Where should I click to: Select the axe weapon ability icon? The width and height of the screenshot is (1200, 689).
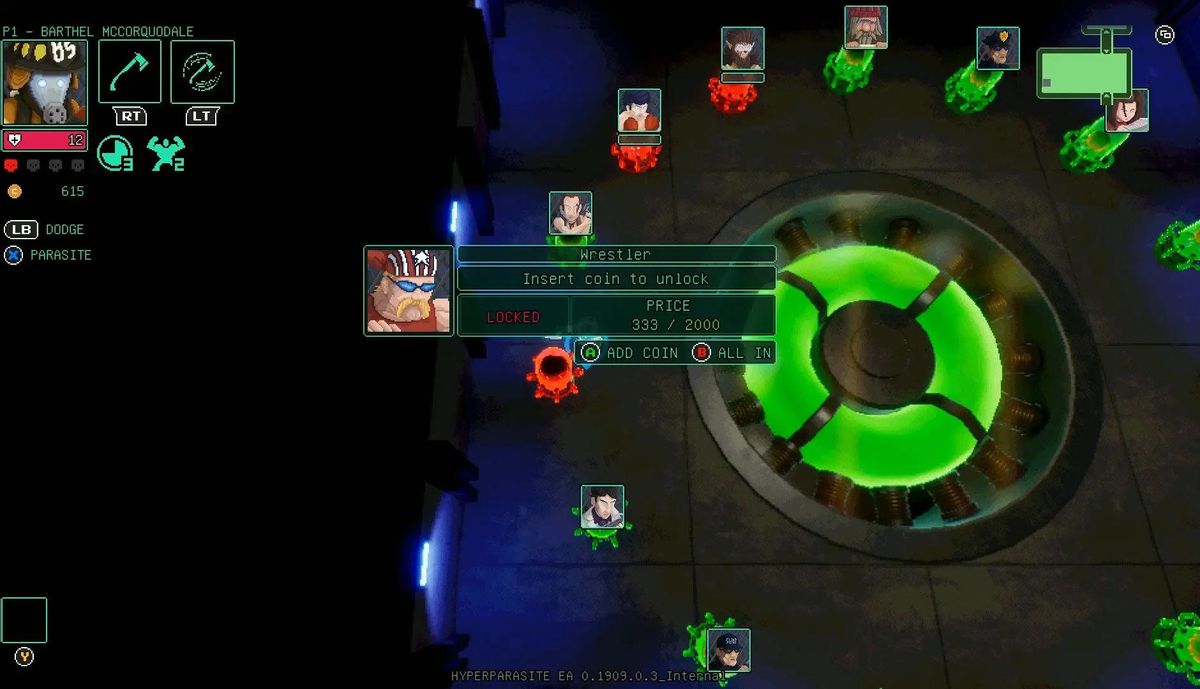130,71
